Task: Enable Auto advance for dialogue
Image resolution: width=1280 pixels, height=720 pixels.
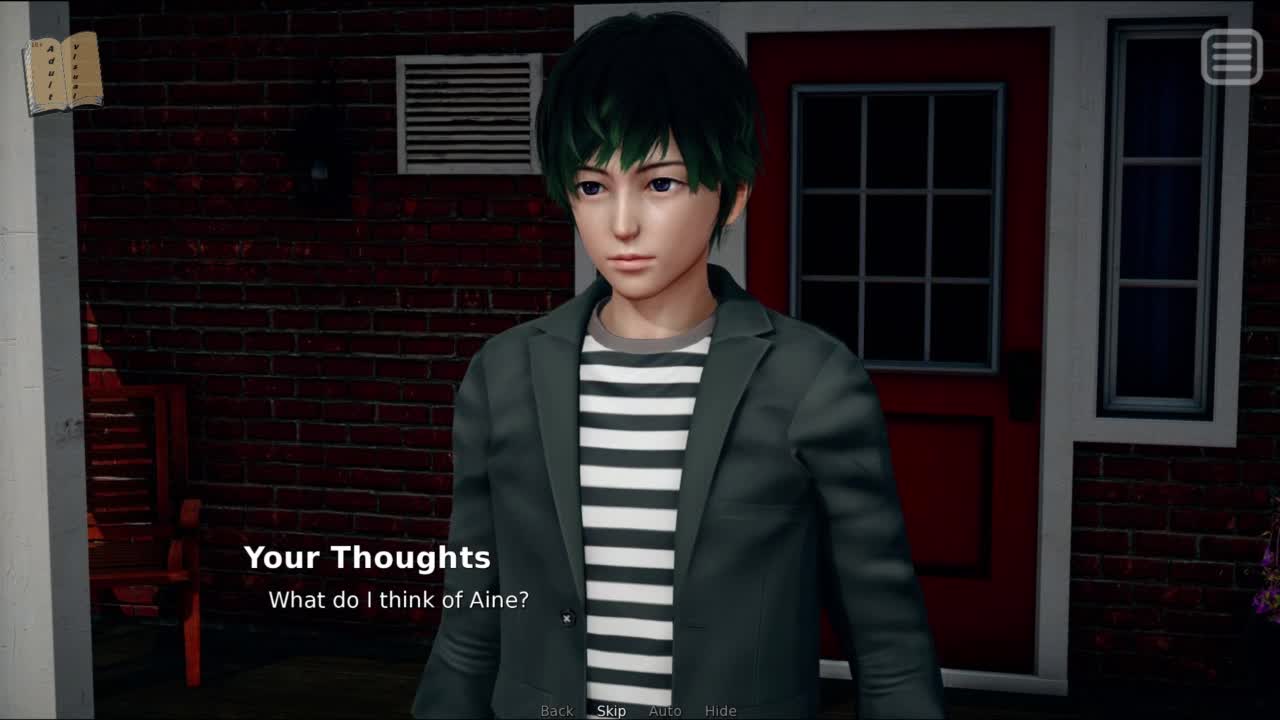Action: click(x=665, y=711)
